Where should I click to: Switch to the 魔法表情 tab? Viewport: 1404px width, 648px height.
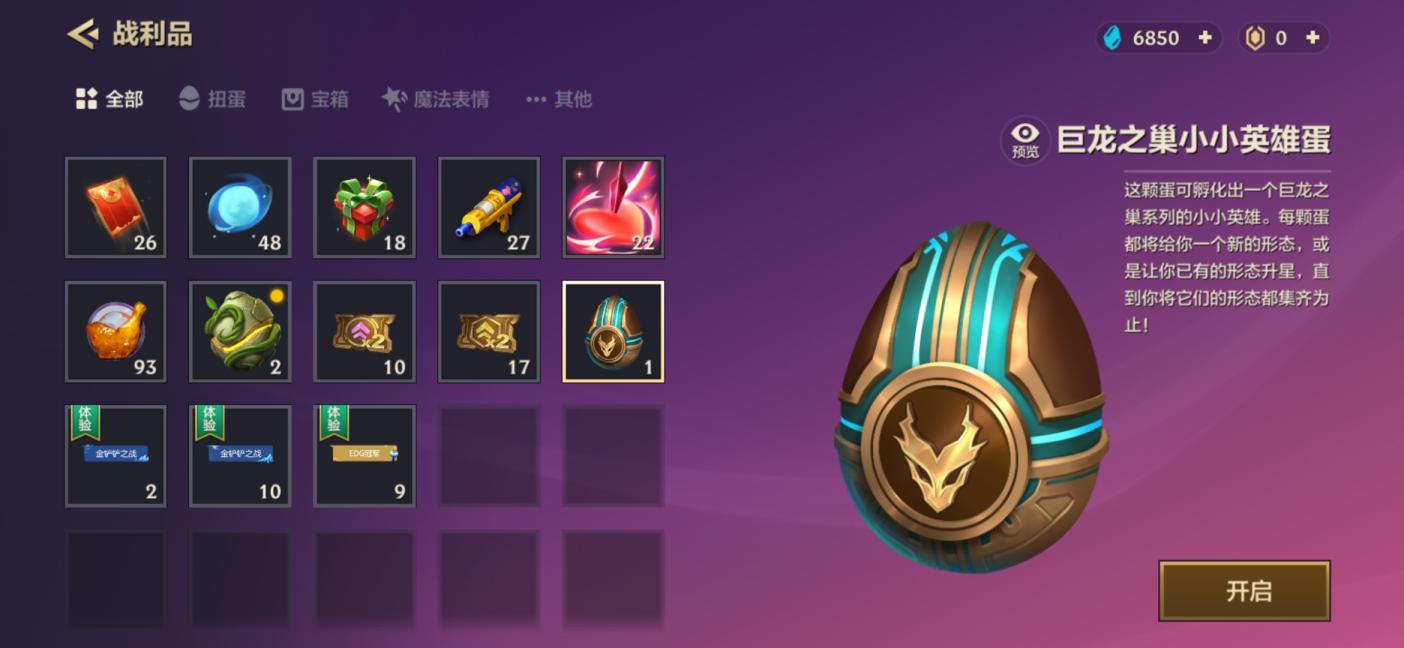pos(436,99)
